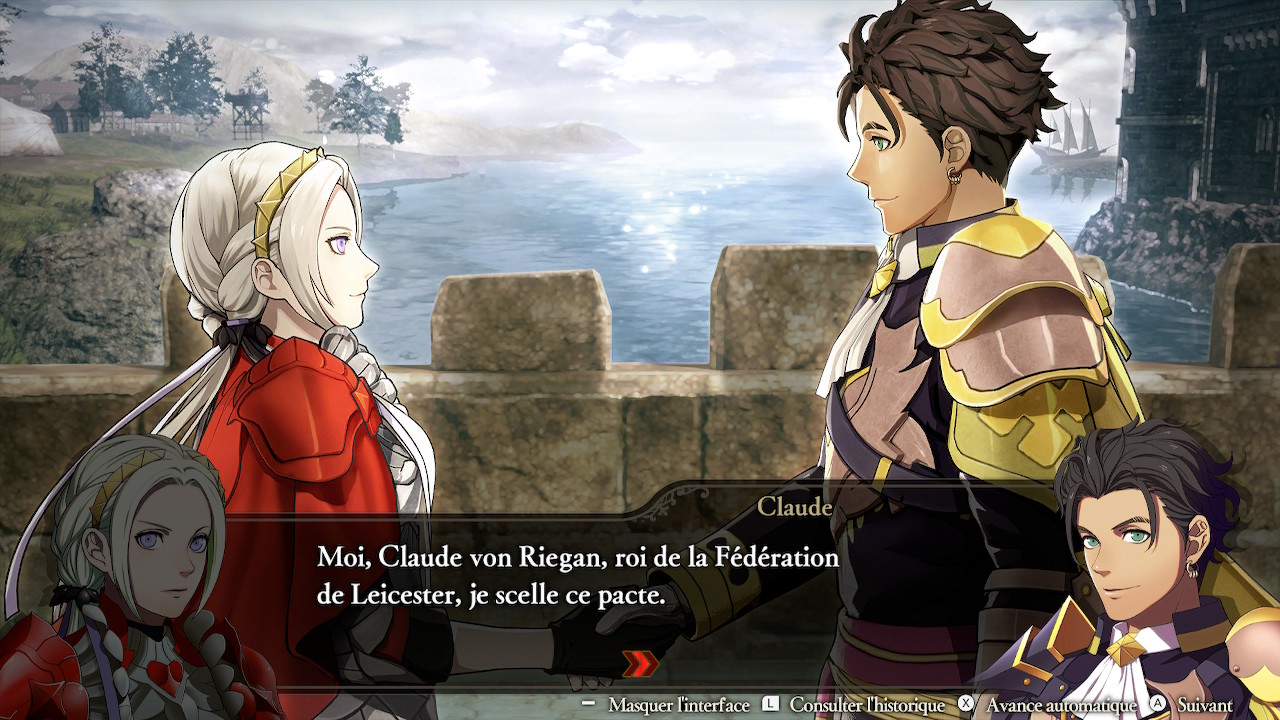Click the L button icon in hint bar
Image resolution: width=1280 pixels, height=720 pixels.
point(769,703)
